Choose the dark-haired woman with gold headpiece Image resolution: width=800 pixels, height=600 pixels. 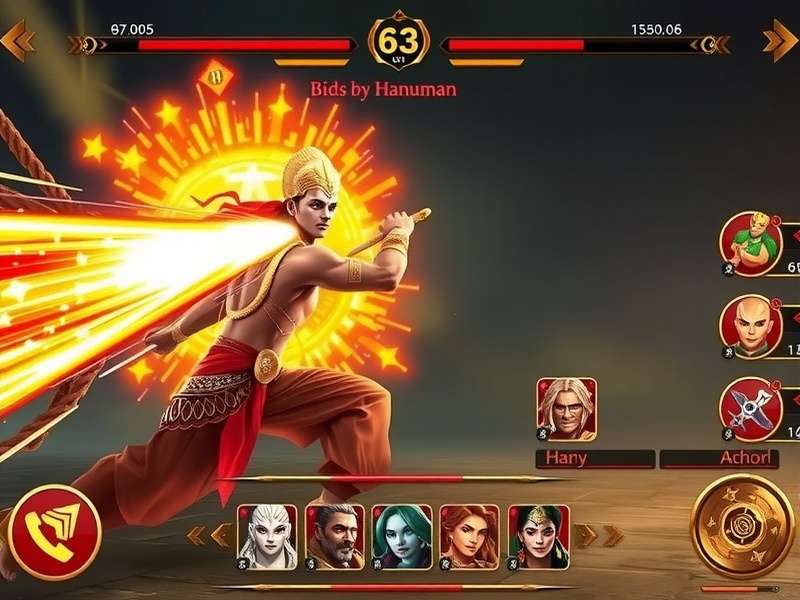pos(537,536)
